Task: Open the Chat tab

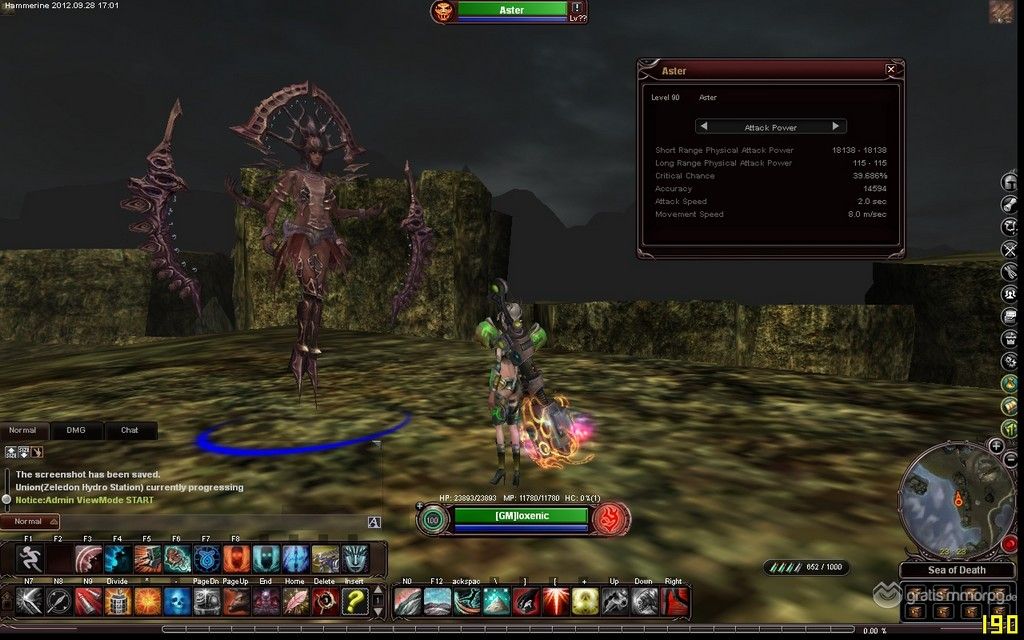Action: pos(130,431)
